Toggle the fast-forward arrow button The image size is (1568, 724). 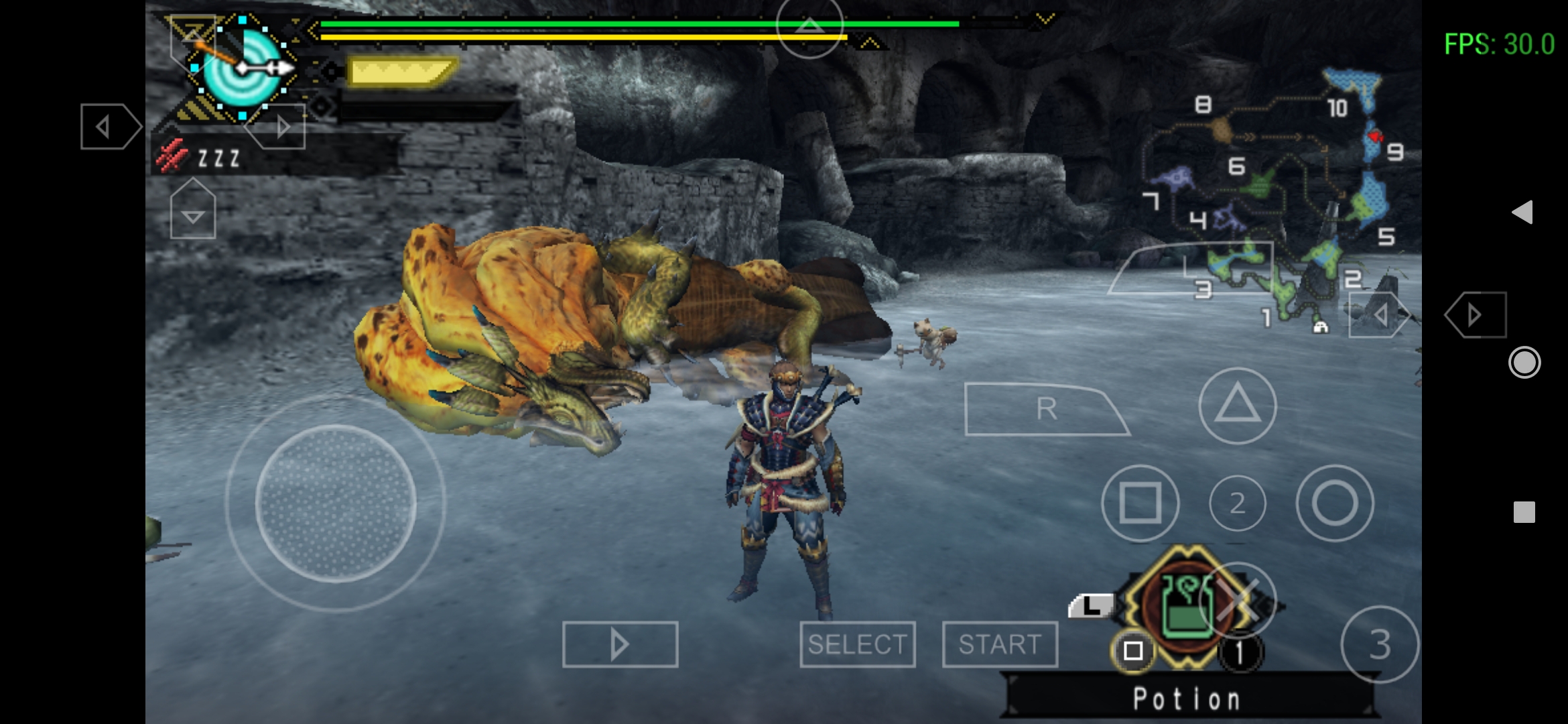[x=620, y=644]
